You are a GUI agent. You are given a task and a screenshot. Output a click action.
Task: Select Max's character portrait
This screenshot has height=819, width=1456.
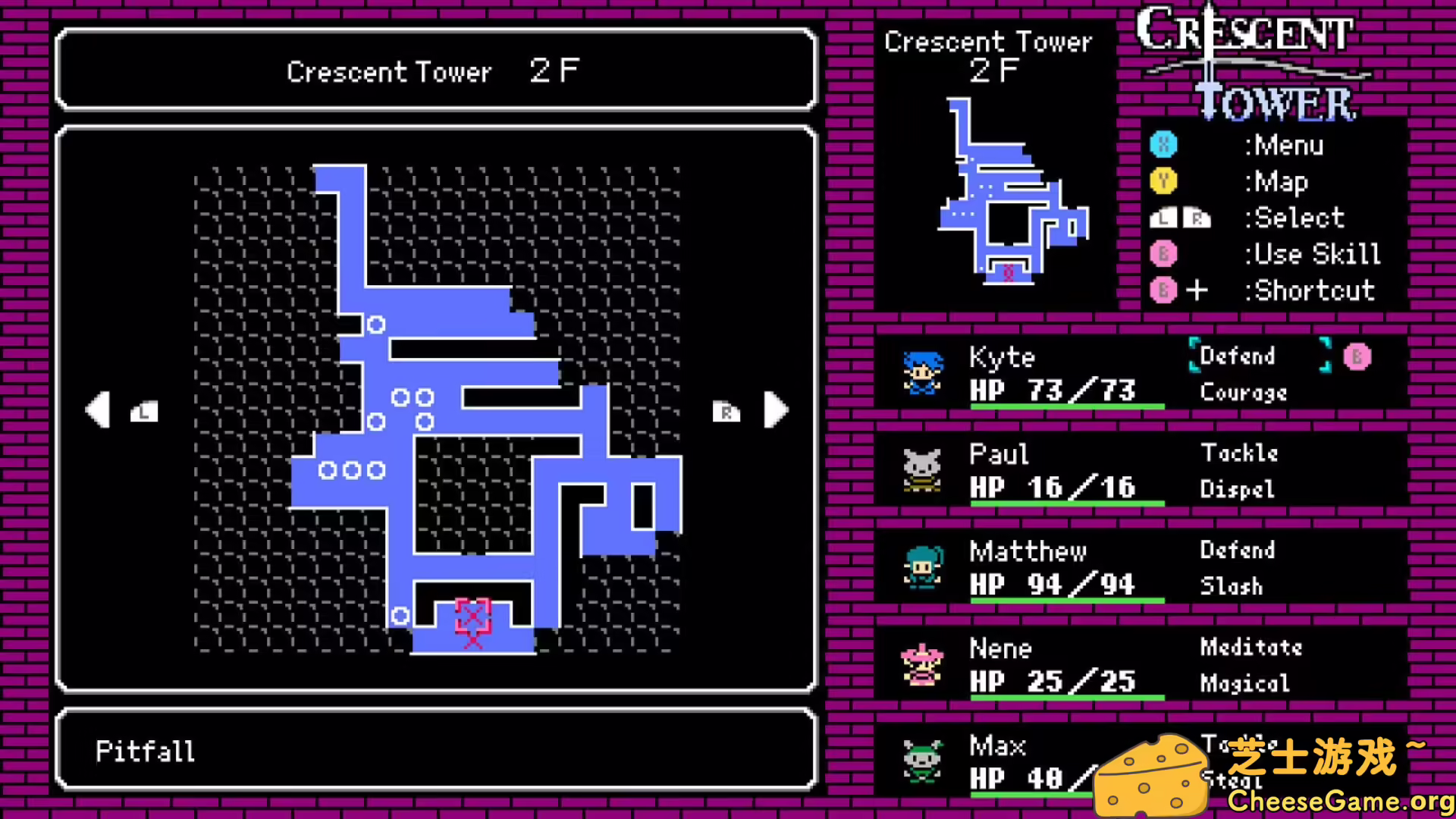(921, 762)
